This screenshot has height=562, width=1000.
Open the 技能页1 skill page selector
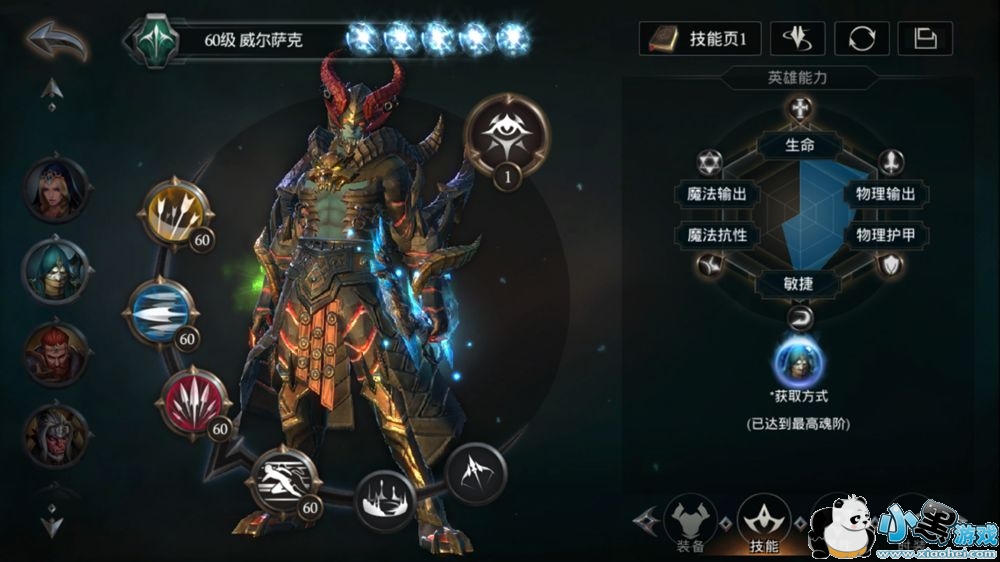click(x=700, y=39)
